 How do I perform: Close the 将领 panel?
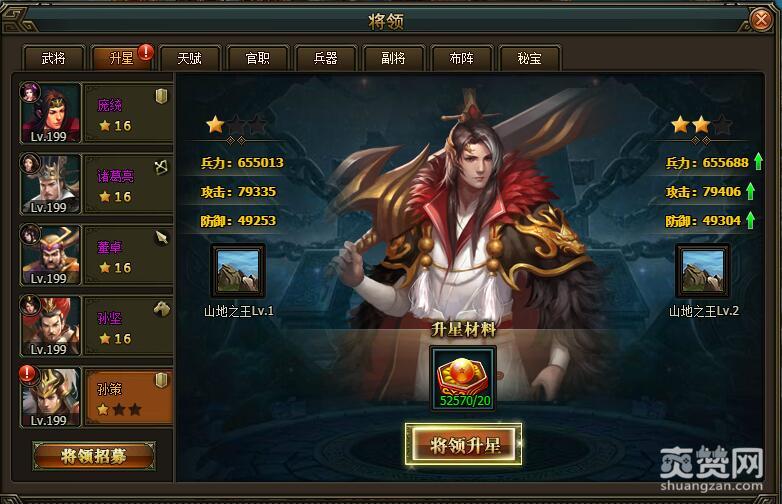(x=761, y=20)
